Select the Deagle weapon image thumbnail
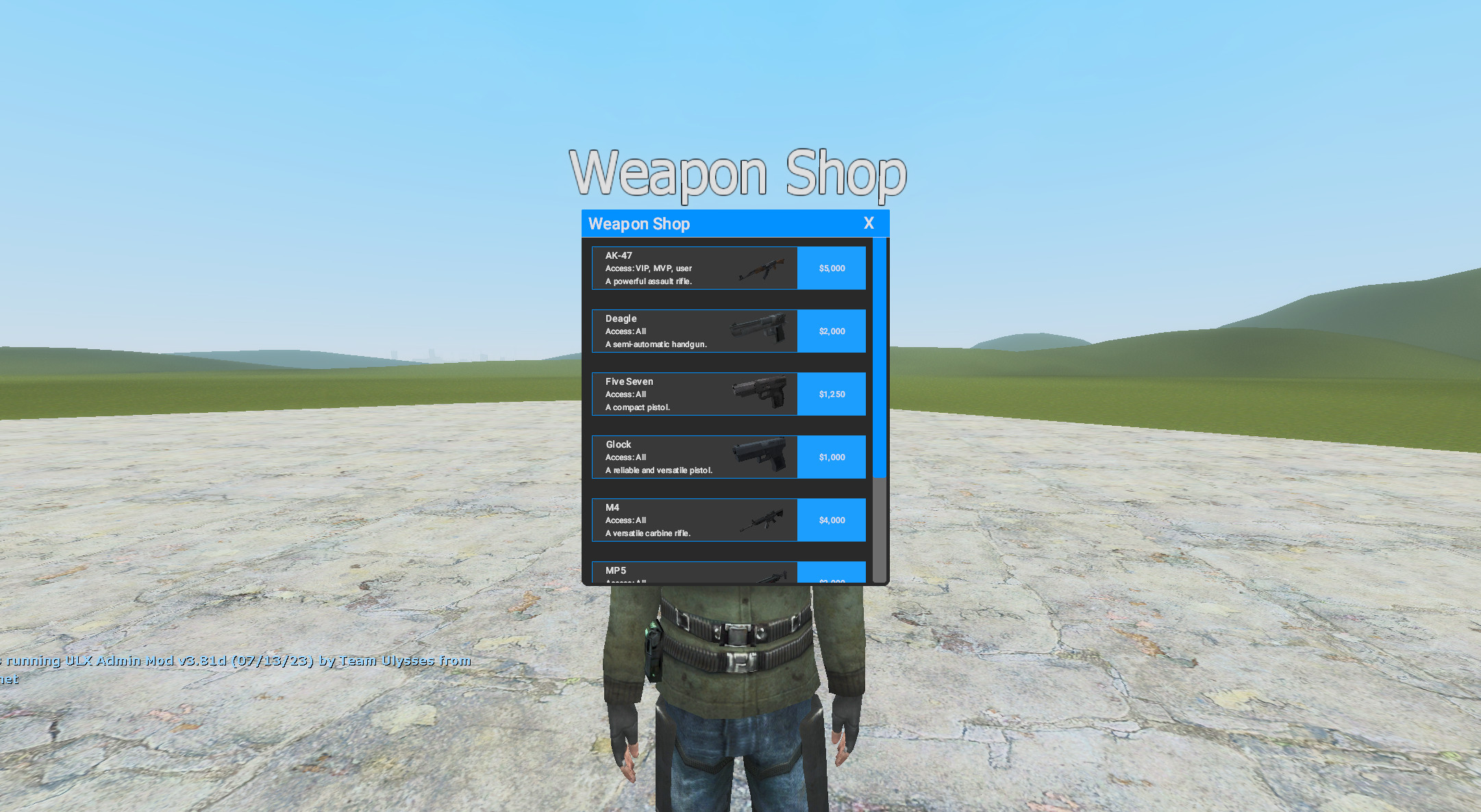The image size is (1481, 812). click(x=760, y=331)
